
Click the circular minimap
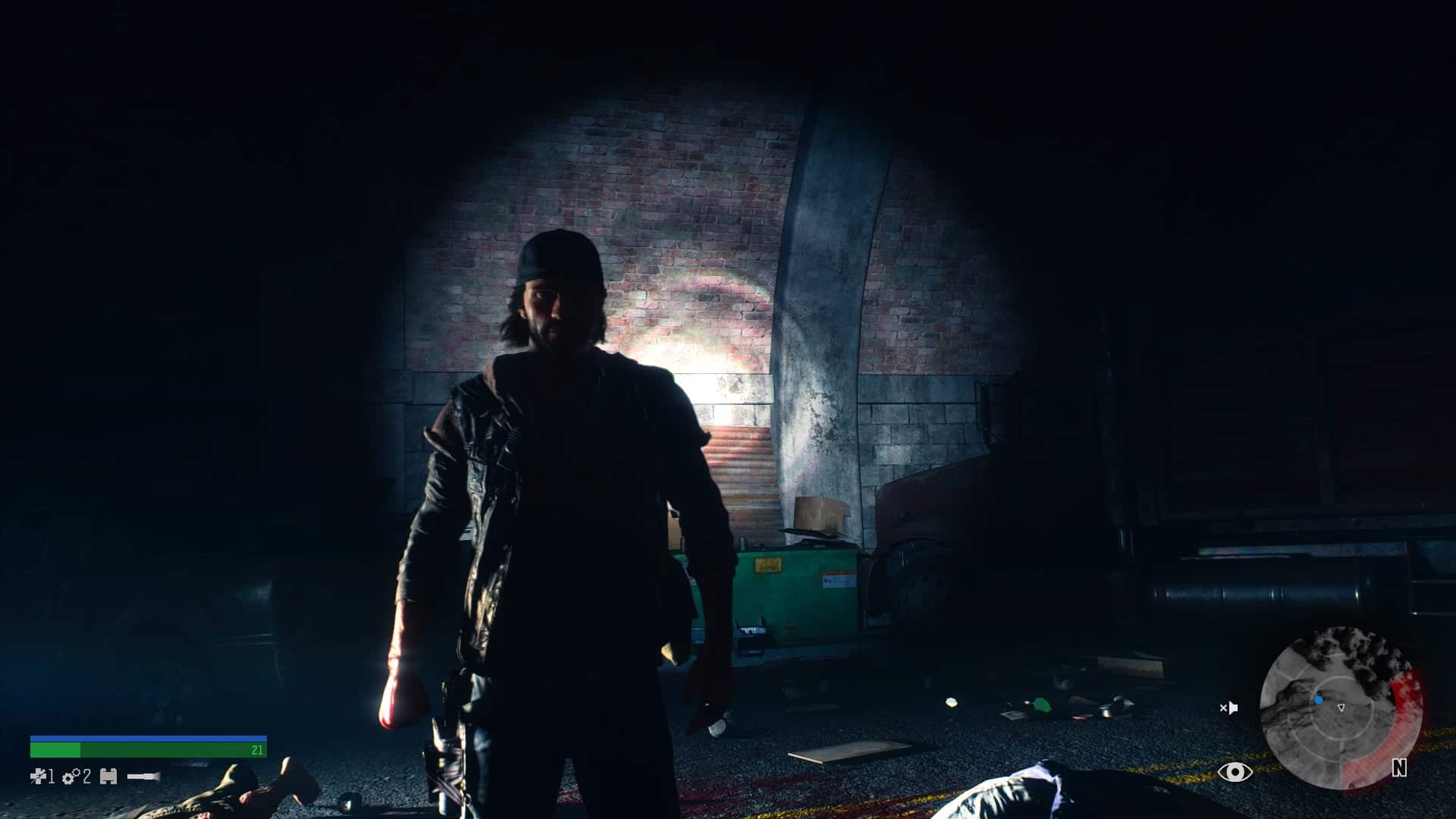pos(1340,708)
